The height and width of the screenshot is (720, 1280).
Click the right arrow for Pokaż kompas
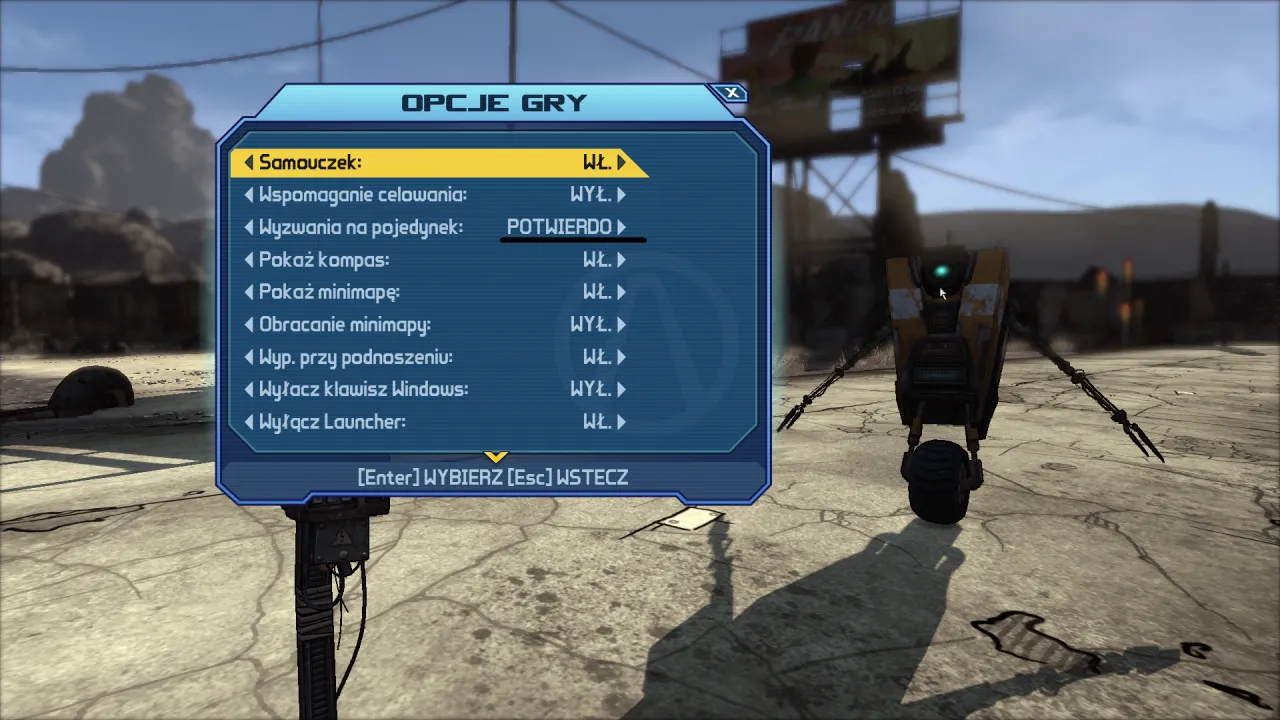click(x=622, y=259)
